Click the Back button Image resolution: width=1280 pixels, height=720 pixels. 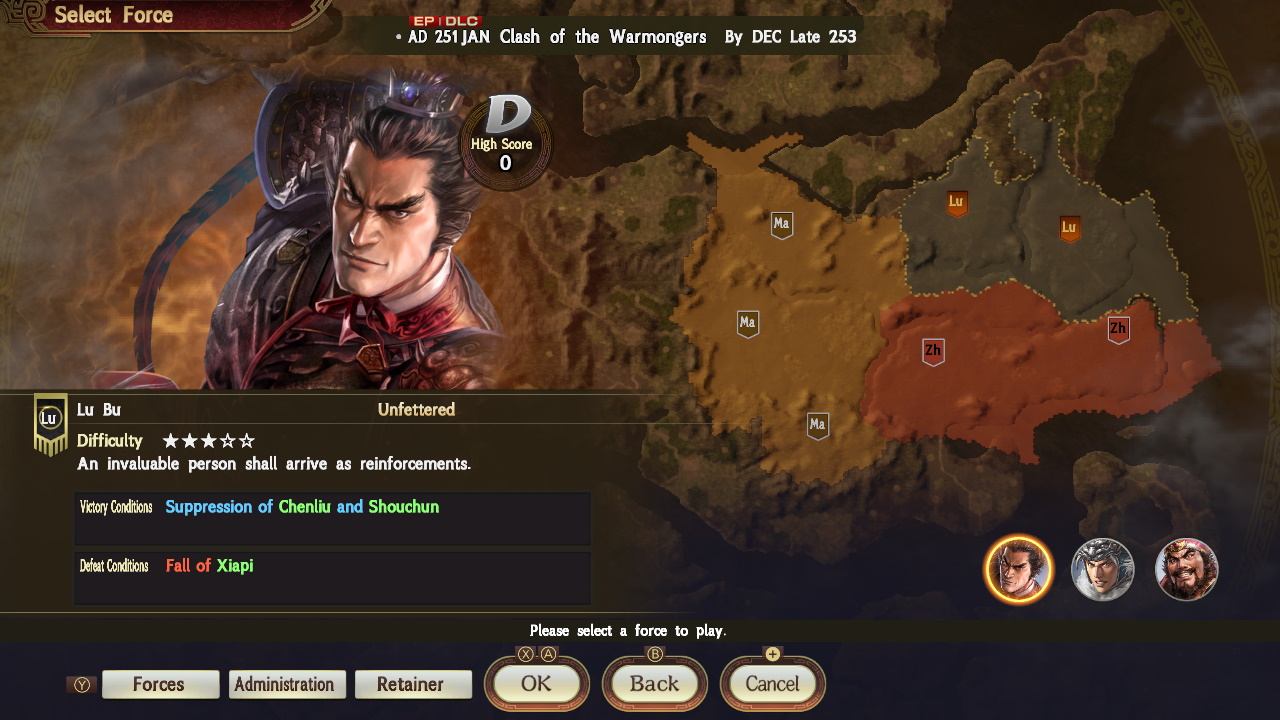[654, 684]
